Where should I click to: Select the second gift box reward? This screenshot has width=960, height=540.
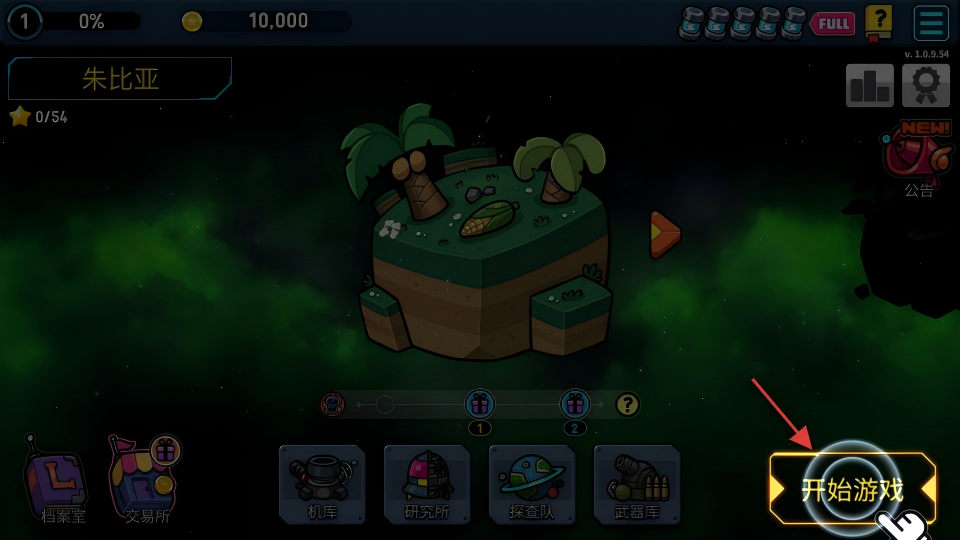click(575, 404)
